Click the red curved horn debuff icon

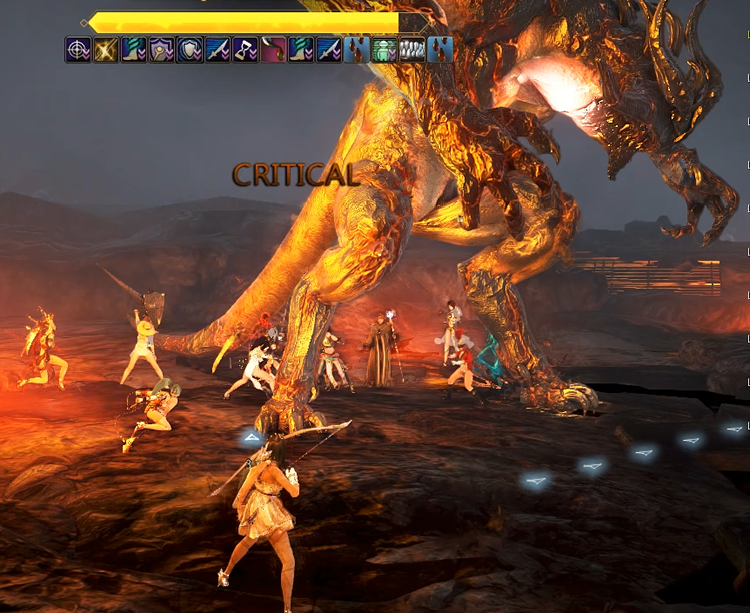[x=274, y=50]
